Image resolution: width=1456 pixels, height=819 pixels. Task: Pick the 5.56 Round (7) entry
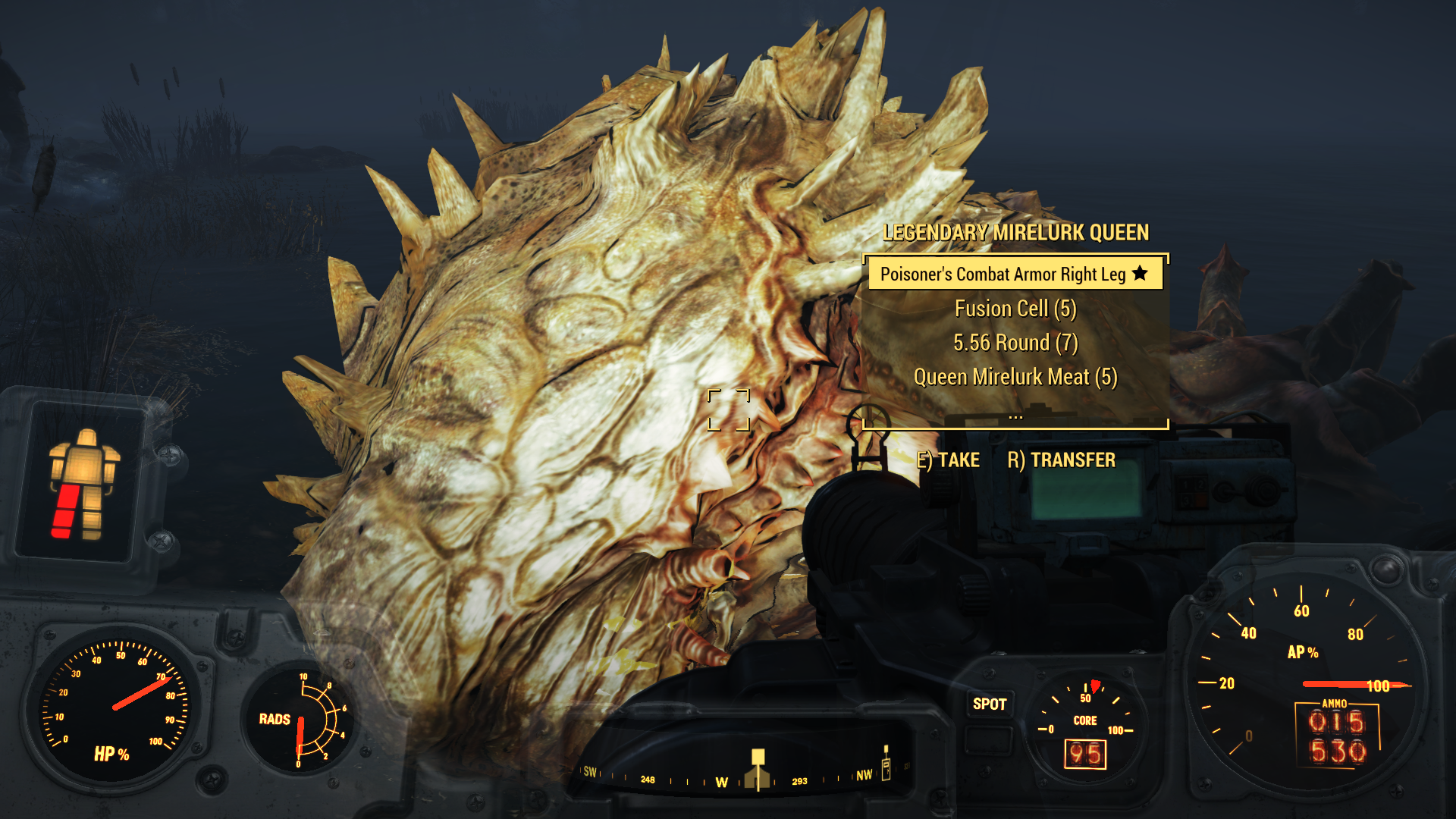1015,343
